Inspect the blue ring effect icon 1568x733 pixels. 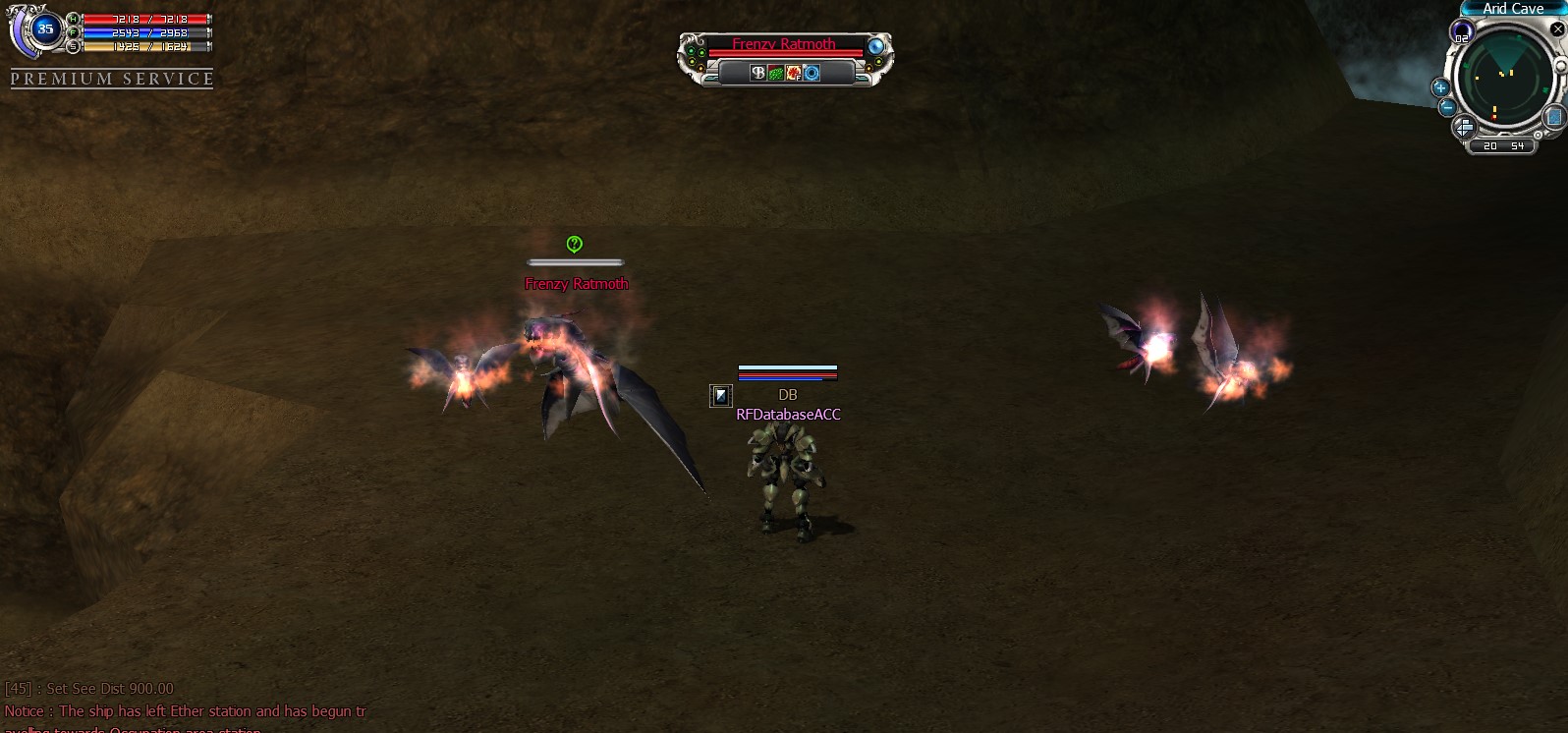(x=812, y=73)
